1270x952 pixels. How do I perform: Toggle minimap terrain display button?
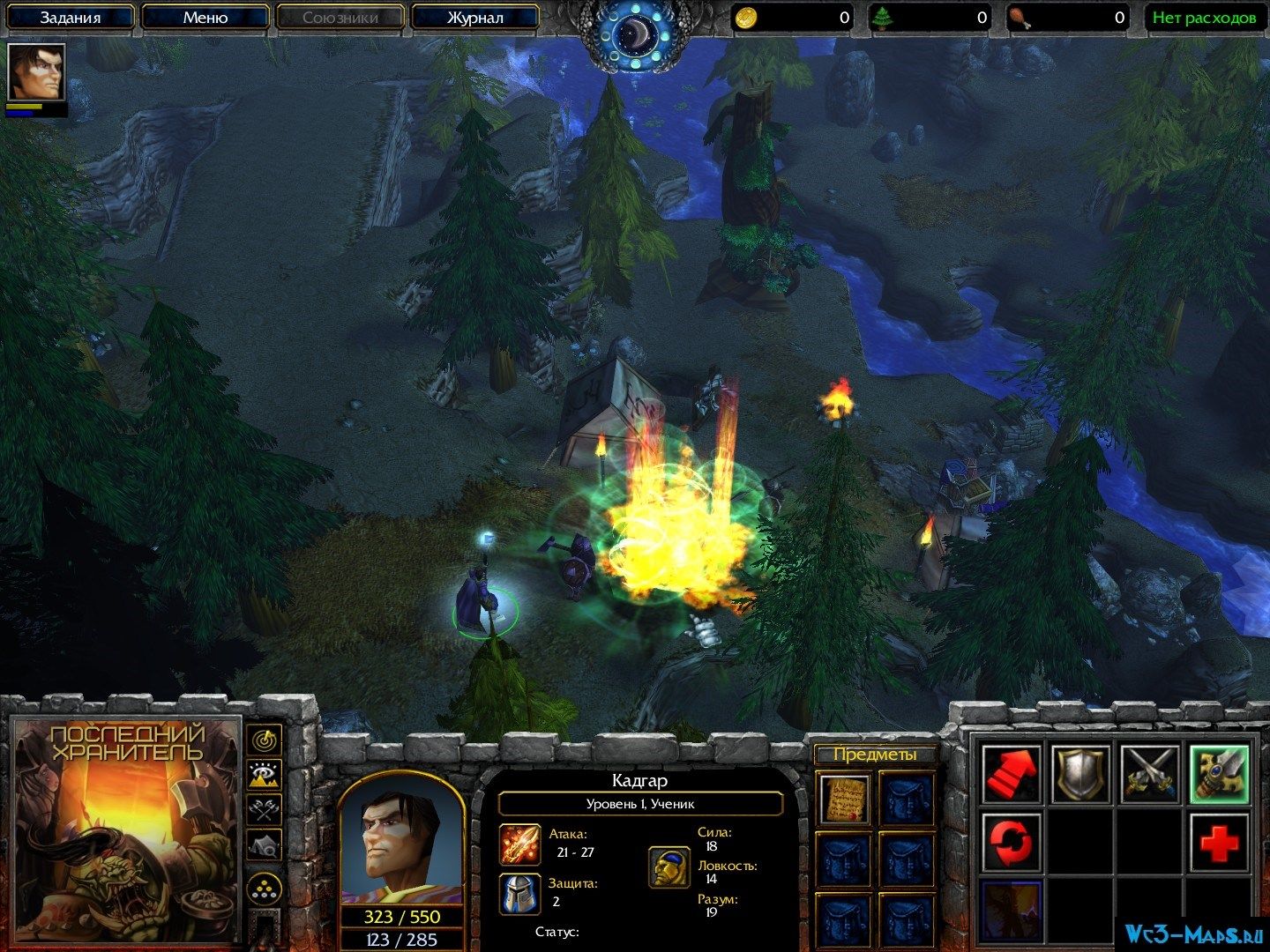coord(264,774)
